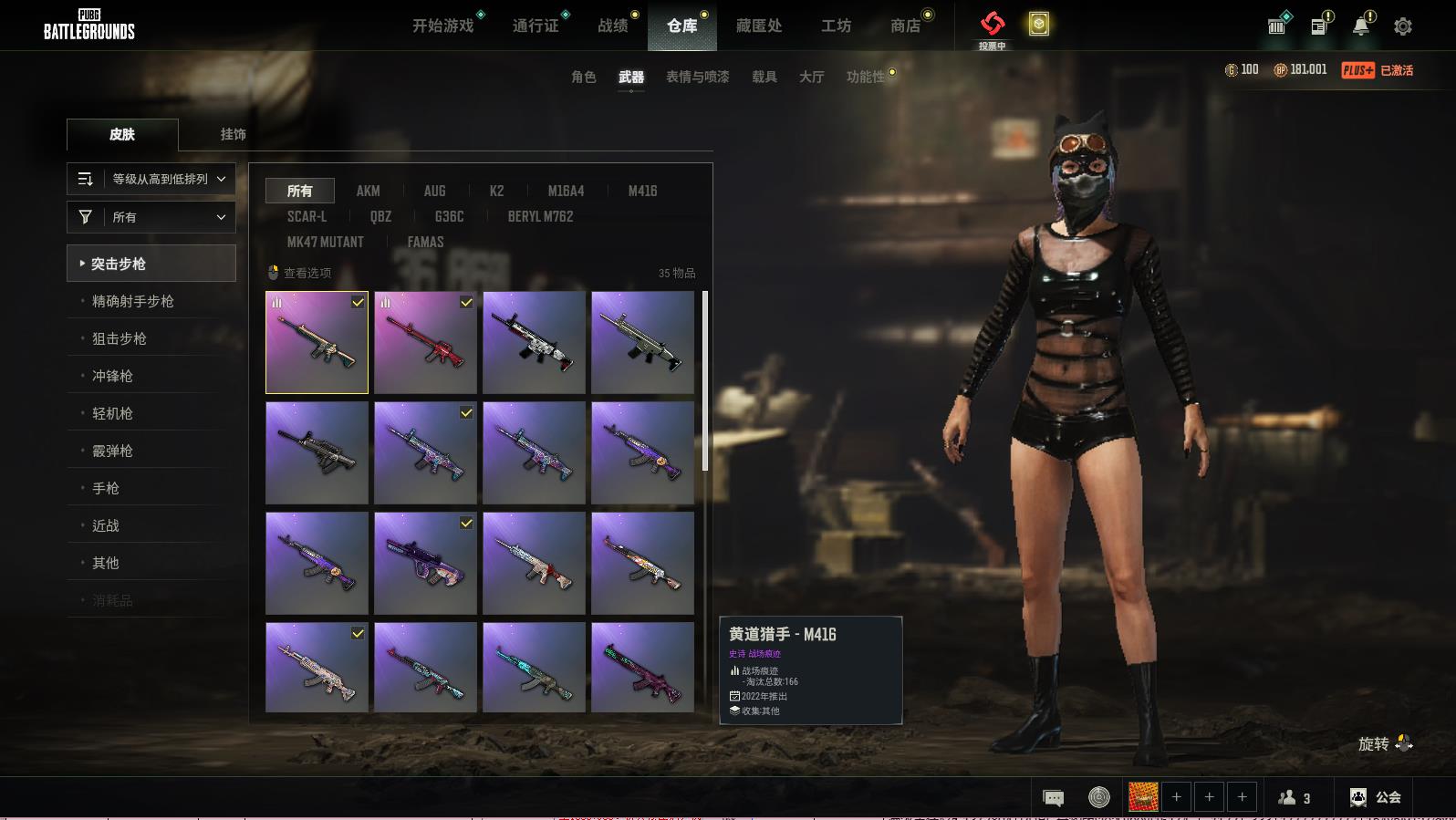Open the 等级从高到低排列 sort dropdown
Viewport: 1456px width, 820px height.
coord(151,179)
